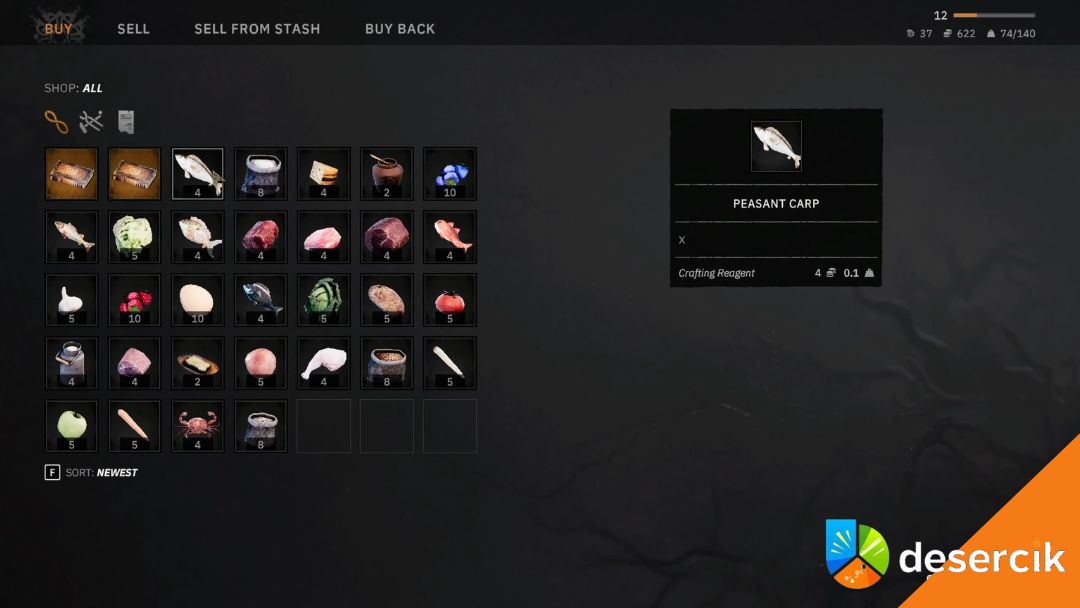Image resolution: width=1080 pixels, height=608 pixels.
Task: Pick the blueberries item slot
Action: pyautogui.click(x=450, y=174)
